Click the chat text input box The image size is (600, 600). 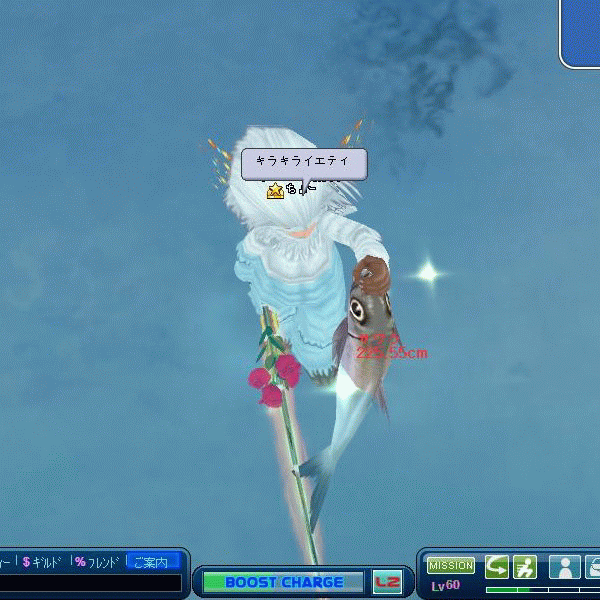pos(90,583)
